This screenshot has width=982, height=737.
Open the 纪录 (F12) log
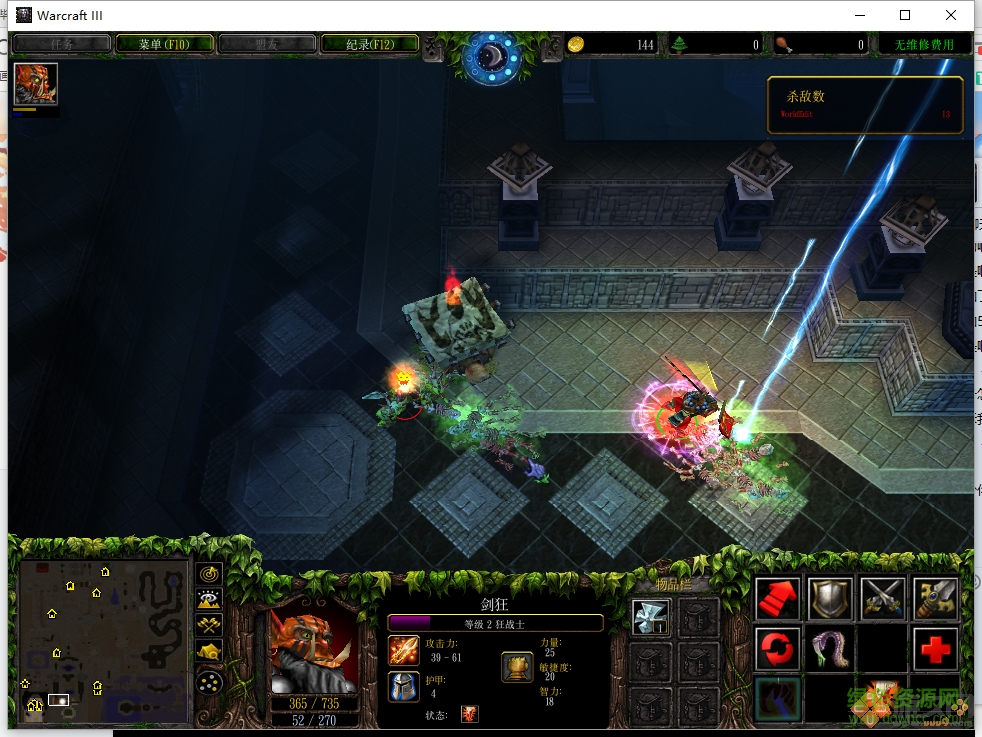(x=369, y=44)
